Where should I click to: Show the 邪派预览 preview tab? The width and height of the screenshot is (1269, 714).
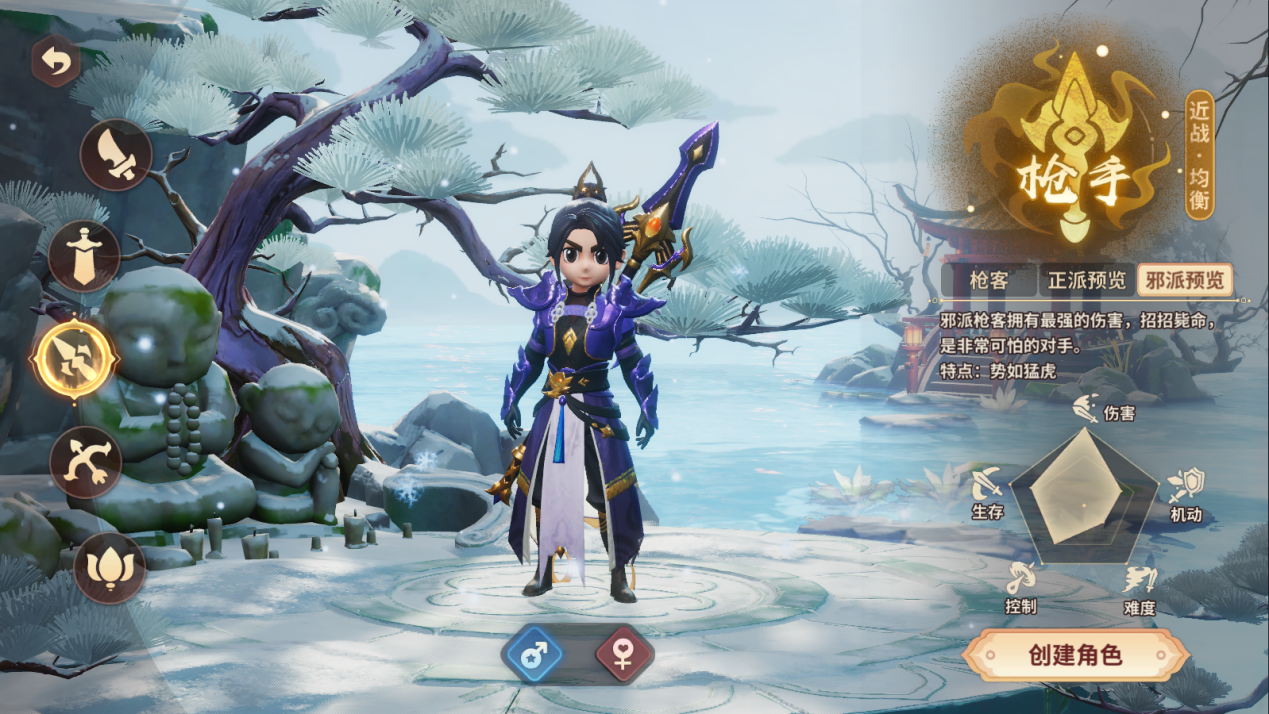click(1184, 280)
